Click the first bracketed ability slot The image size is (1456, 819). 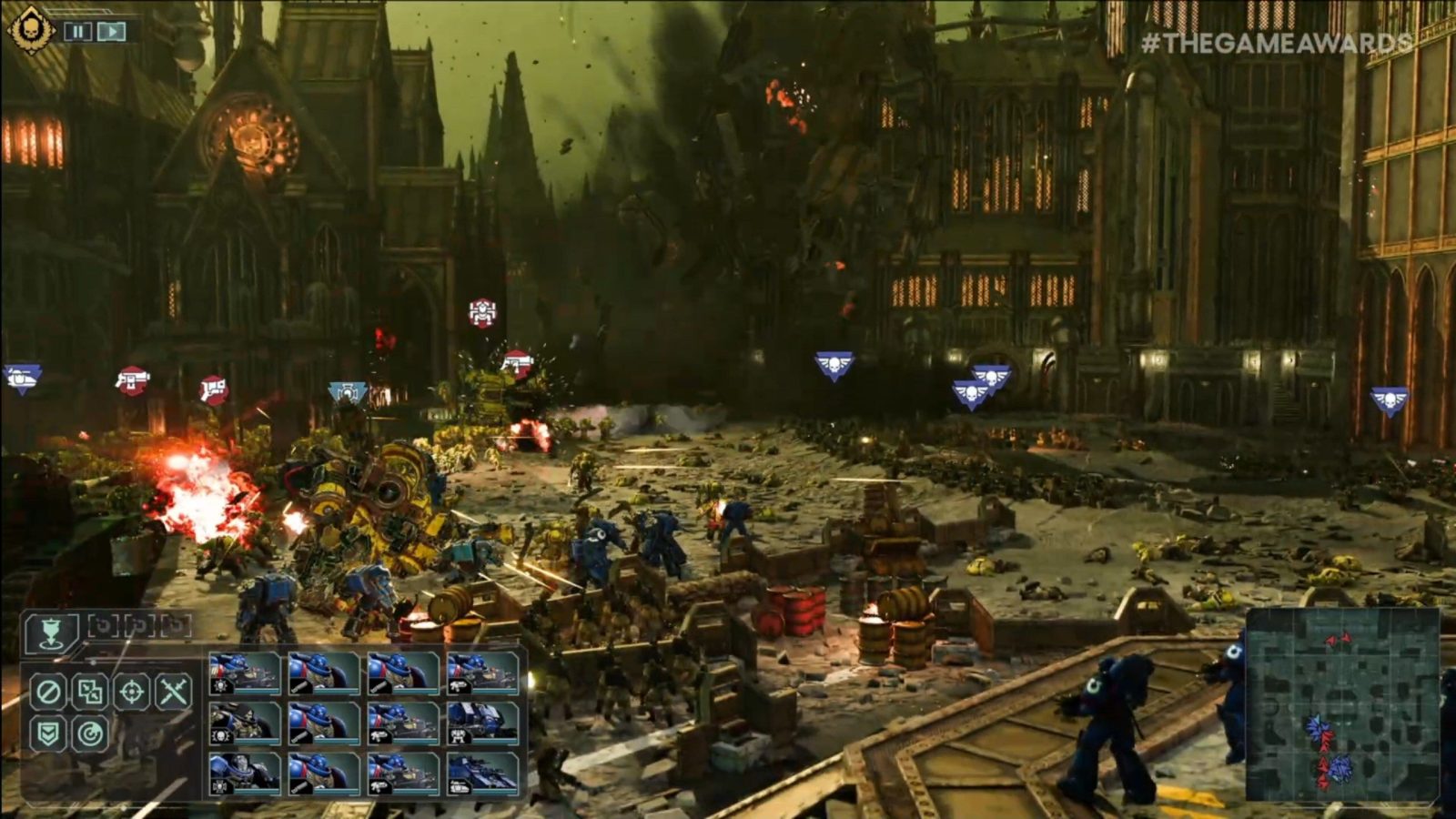(x=102, y=625)
